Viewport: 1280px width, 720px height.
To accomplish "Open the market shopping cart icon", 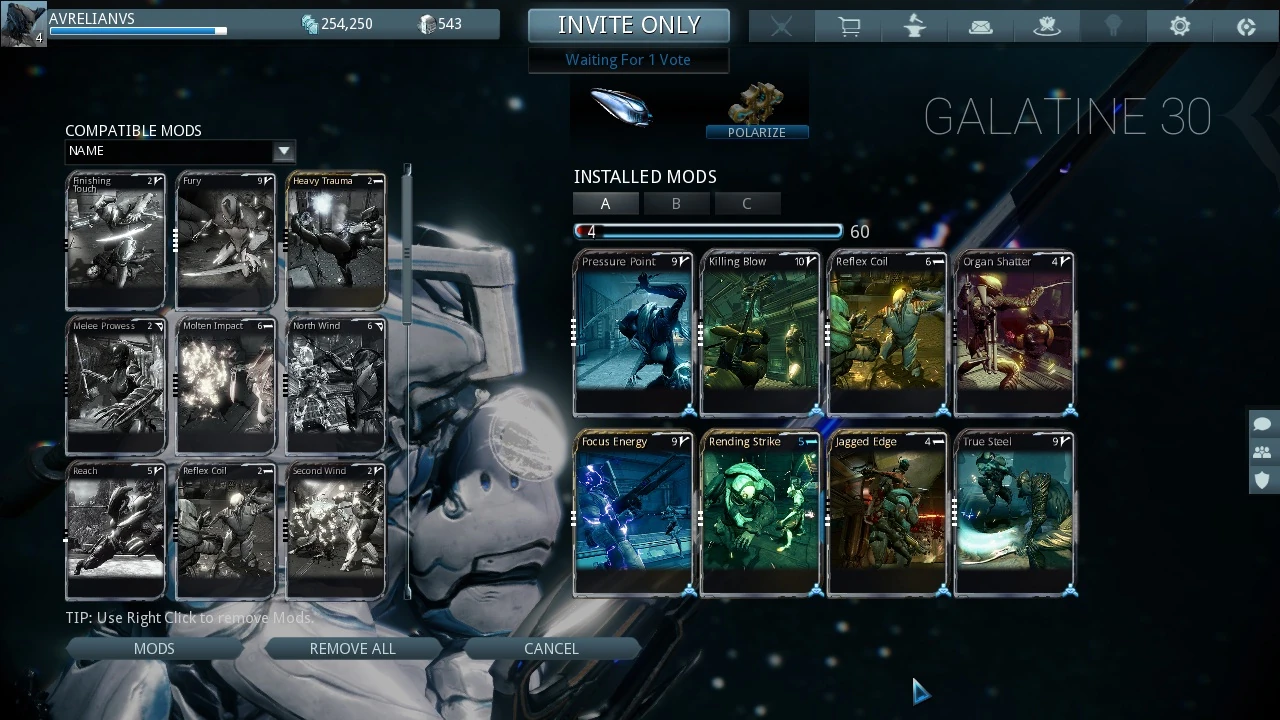I will click(x=849, y=27).
